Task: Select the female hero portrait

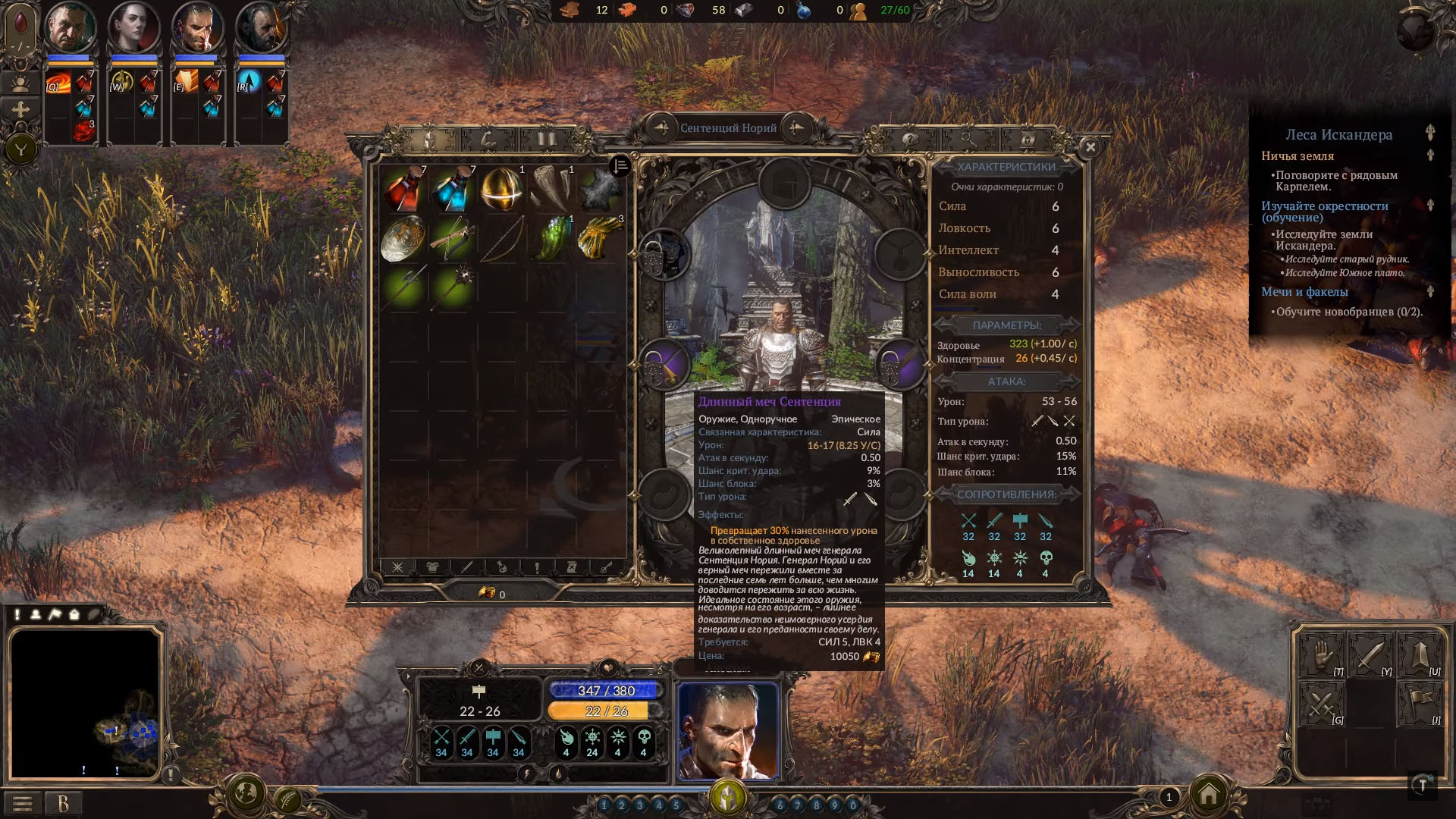Action: tap(133, 29)
